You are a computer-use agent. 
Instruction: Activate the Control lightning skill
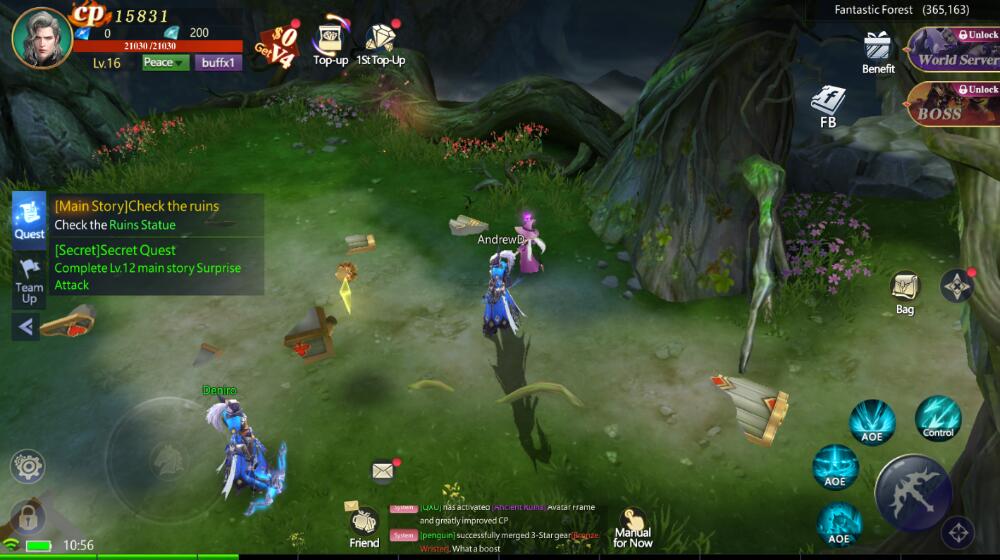pos(938,419)
